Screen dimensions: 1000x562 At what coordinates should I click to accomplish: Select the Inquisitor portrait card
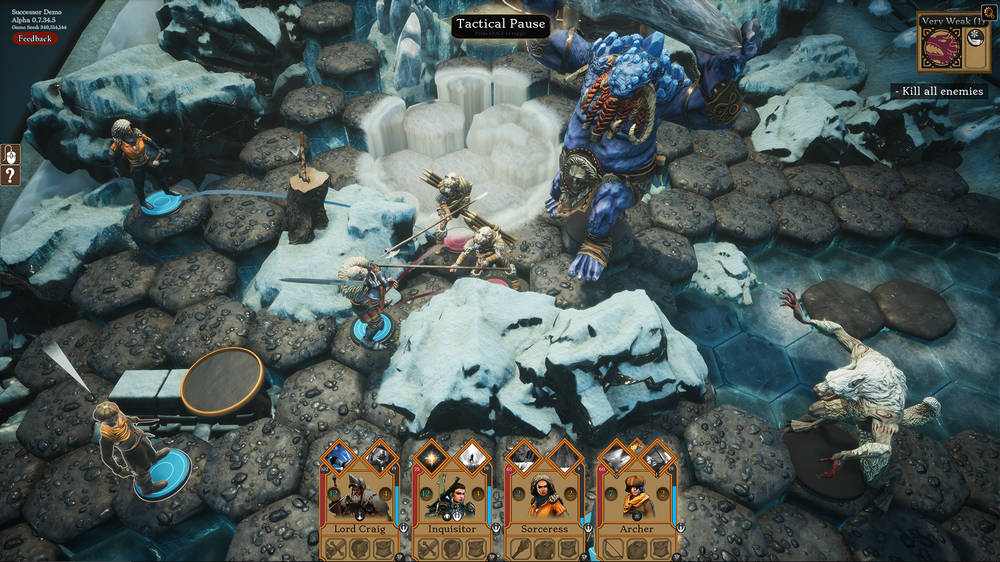(452, 498)
